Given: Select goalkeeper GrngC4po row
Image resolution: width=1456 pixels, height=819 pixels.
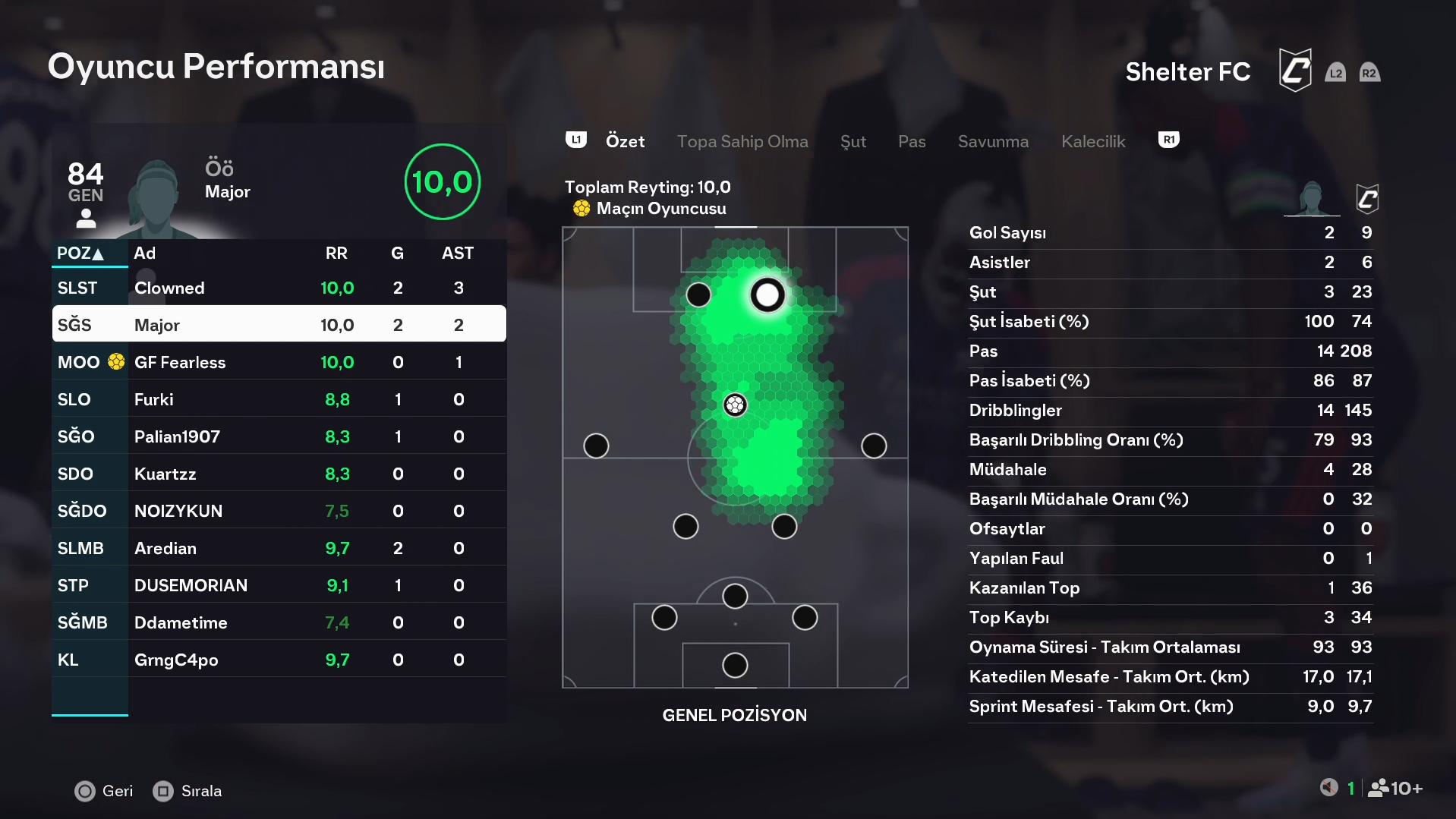Looking at the screenshot, I should [x=279, y=660].
